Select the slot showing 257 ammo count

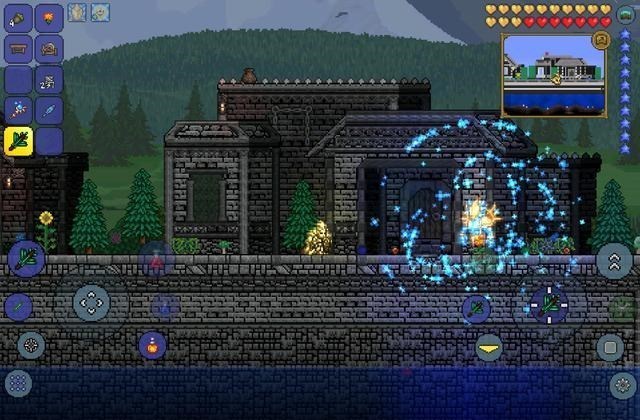pos(49,79)
